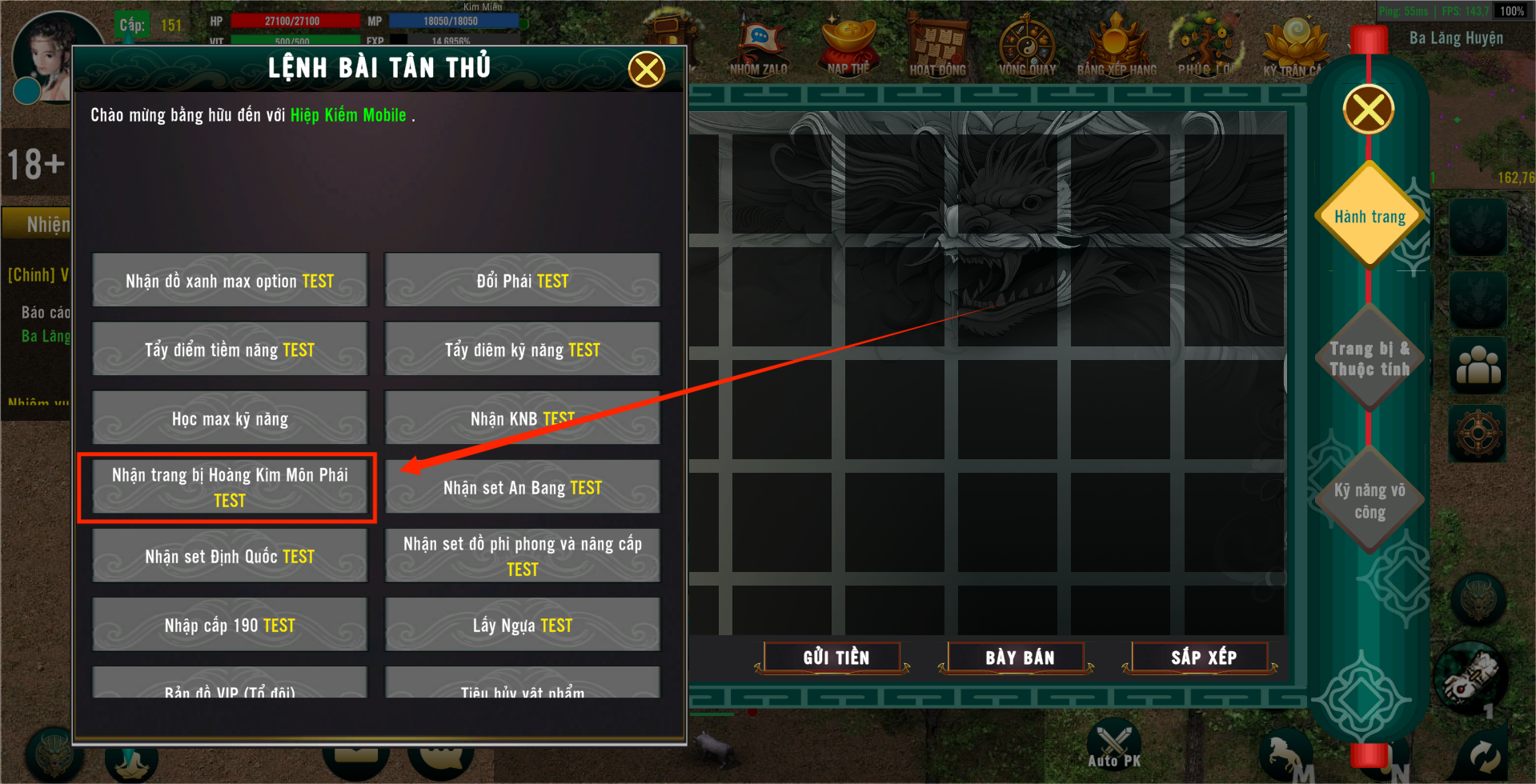Screen dimensions: 1536x784
Task: Select Nhận set An Bang TEST
Action: click(x=522, y=487)
